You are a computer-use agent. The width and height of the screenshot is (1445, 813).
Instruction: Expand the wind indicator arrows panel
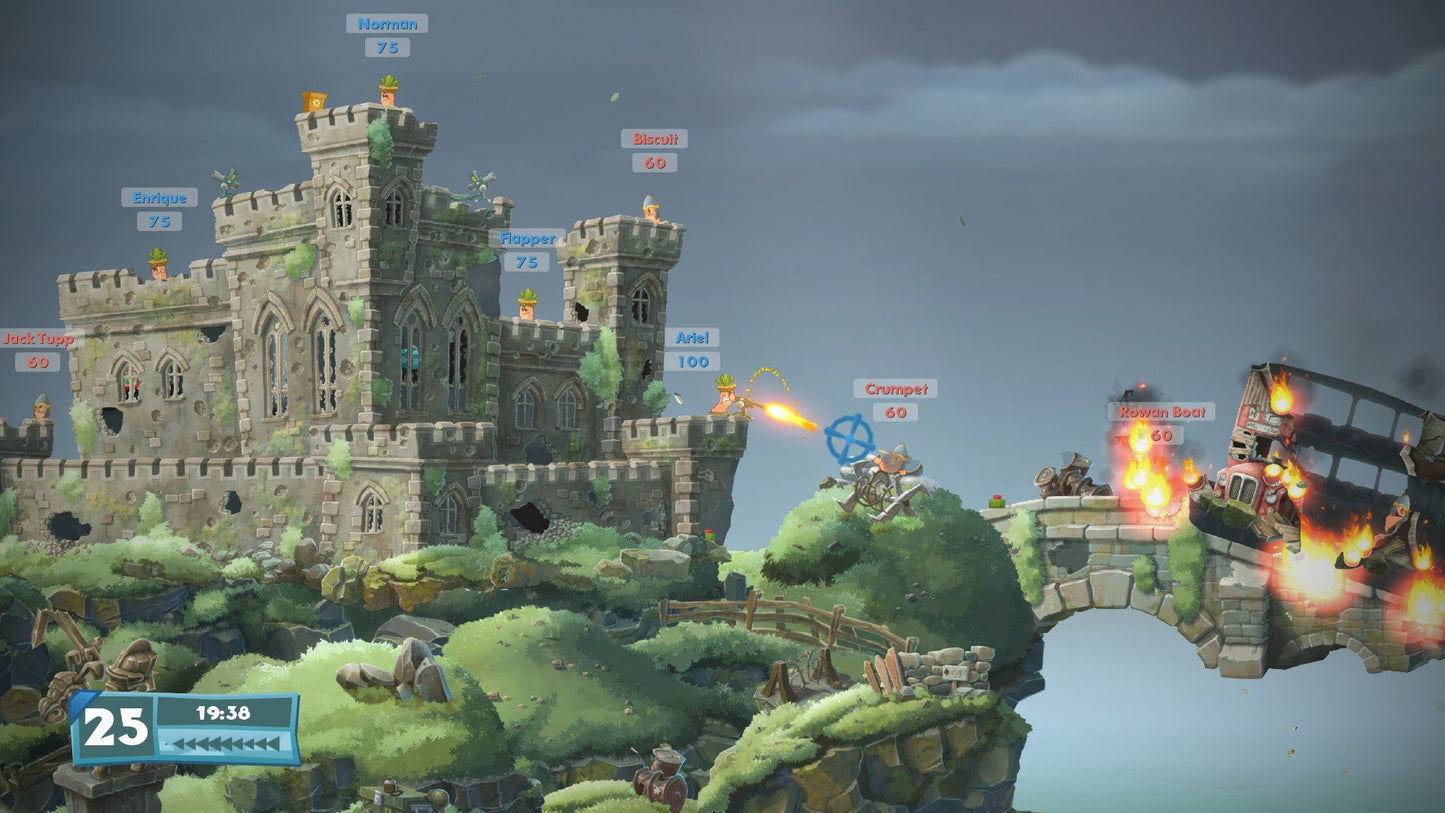point(225,743)
